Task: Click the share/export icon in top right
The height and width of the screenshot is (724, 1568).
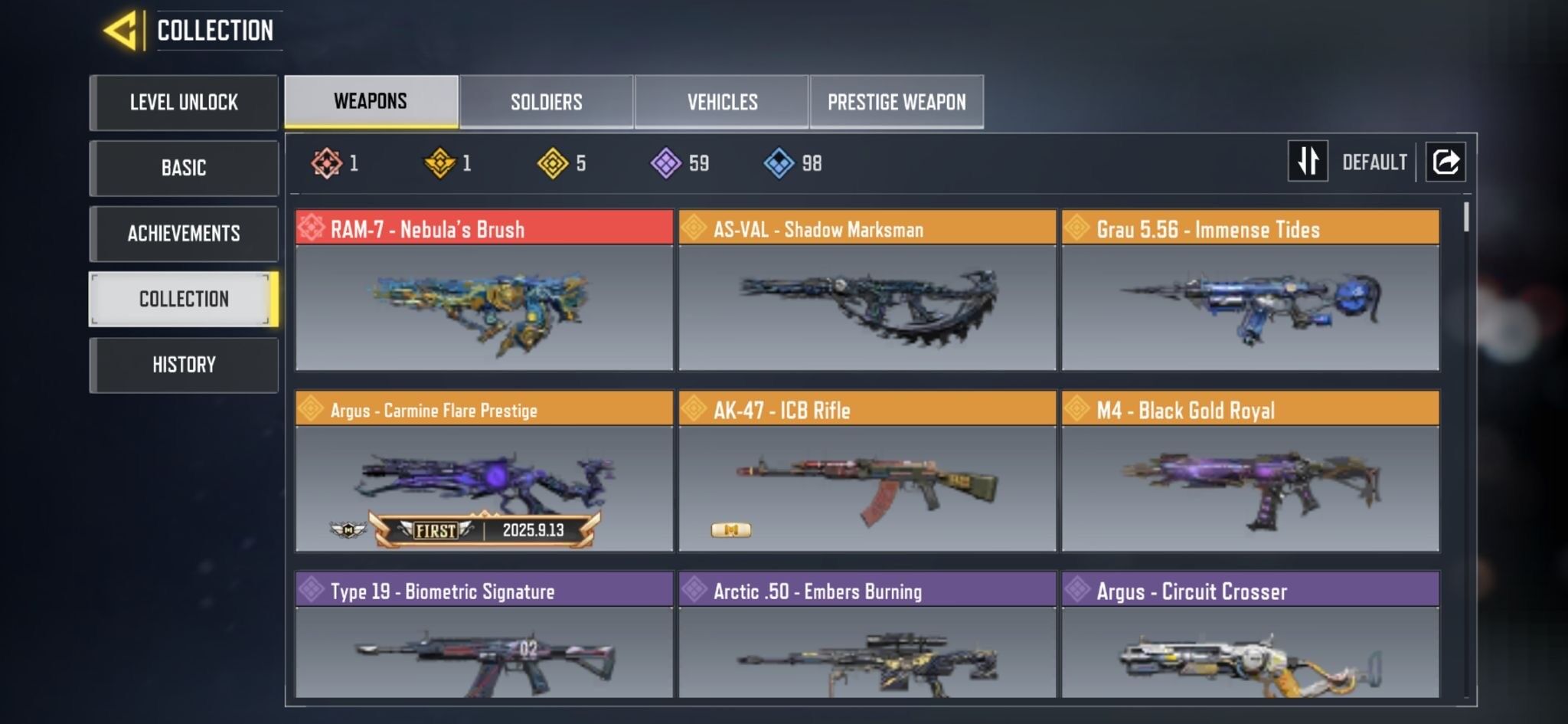Action: click(1446, 162)
